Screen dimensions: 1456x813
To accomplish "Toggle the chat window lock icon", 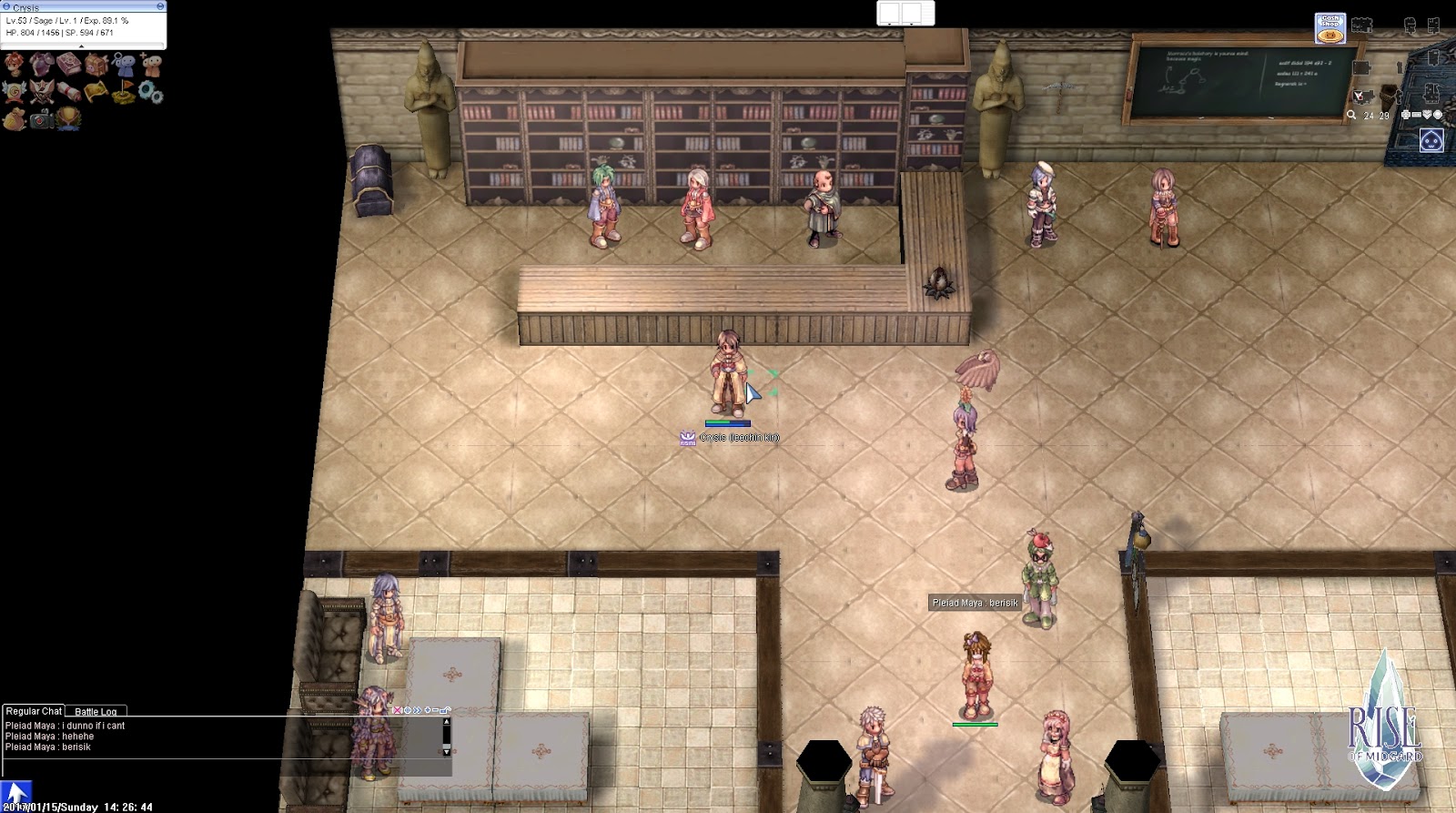I will coord(443,710).
